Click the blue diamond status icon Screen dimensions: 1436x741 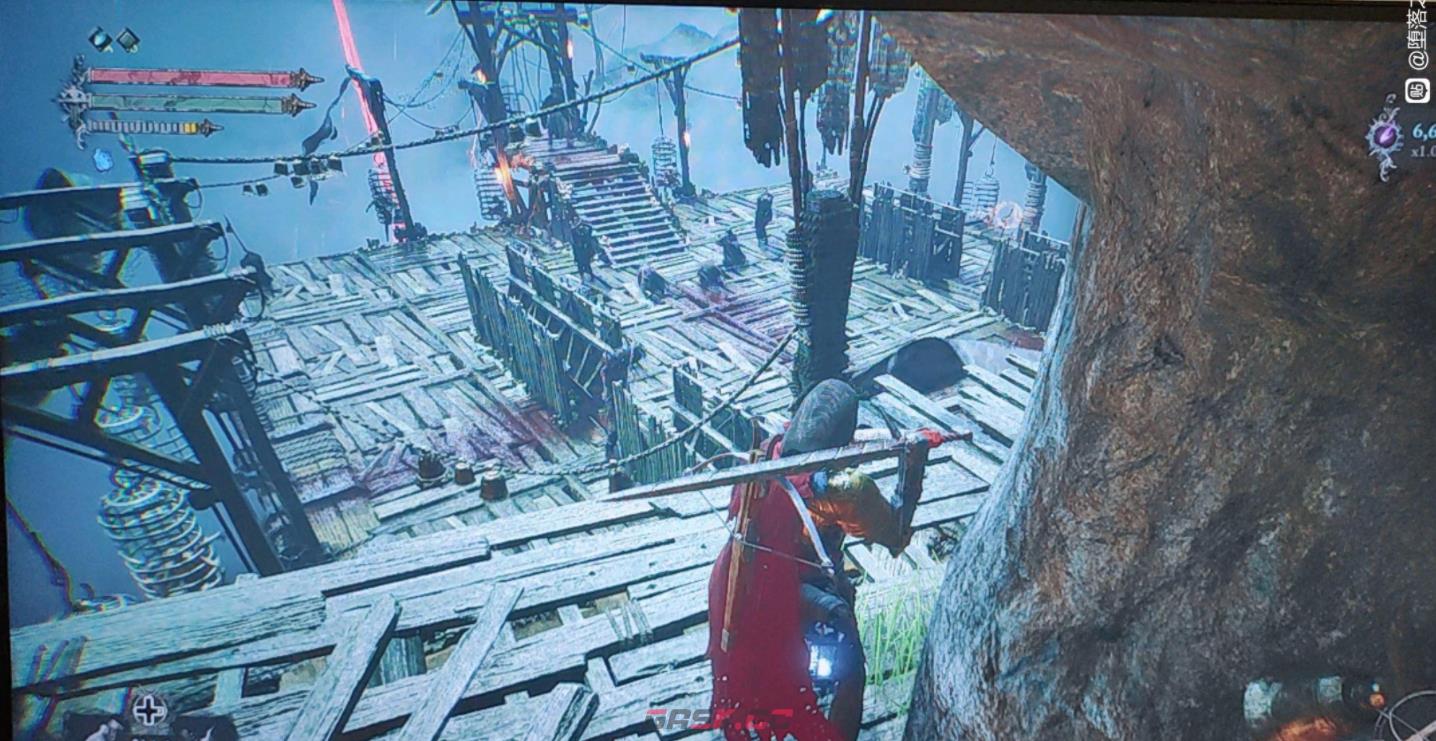(100, 39)
